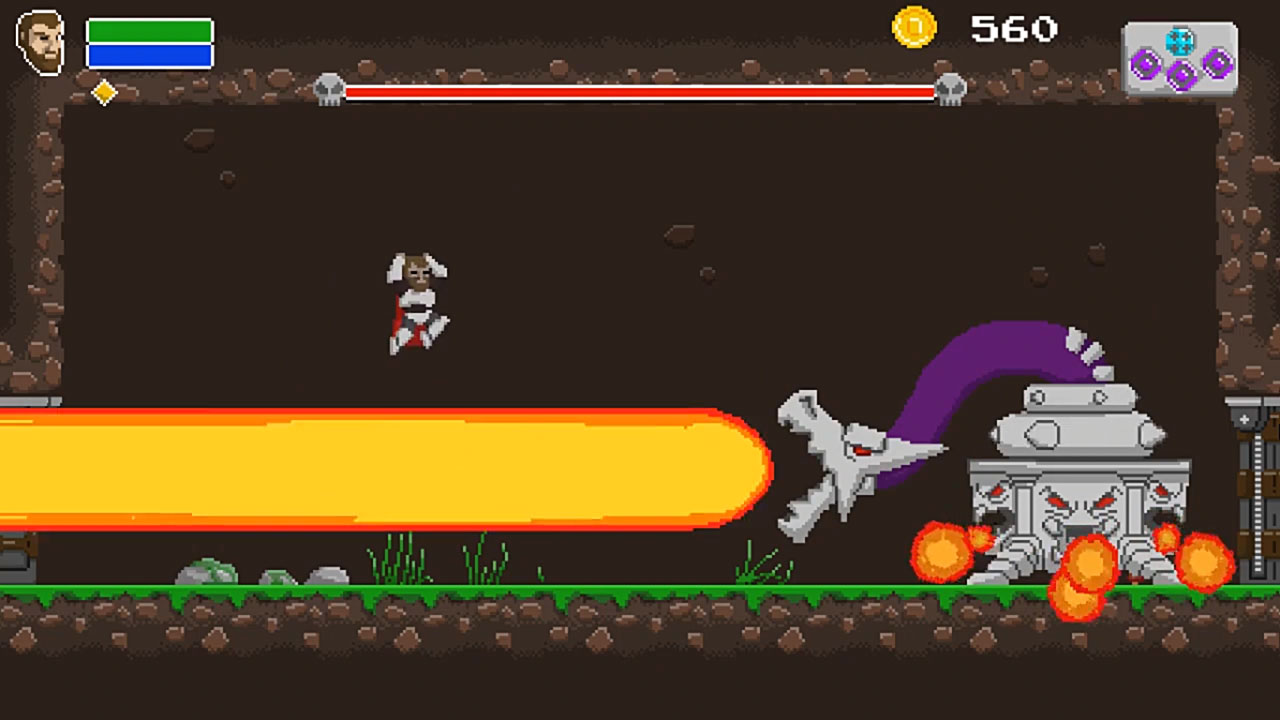1280x720 pixels.
Task: Click the left skull on the boss bar
Action: pyautogui.click(x=330, y=89)
